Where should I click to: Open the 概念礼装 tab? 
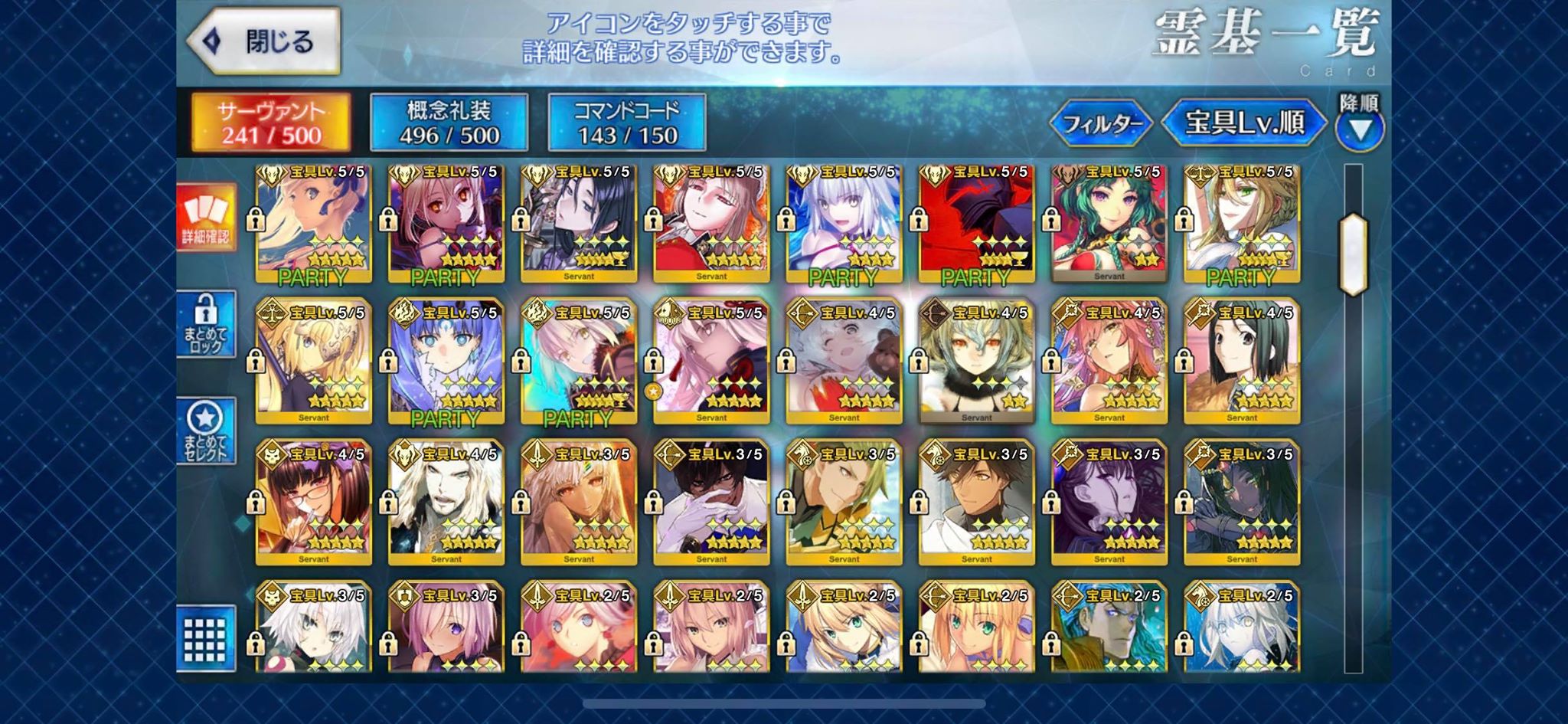pyautogui.click(x=449, y=123)
